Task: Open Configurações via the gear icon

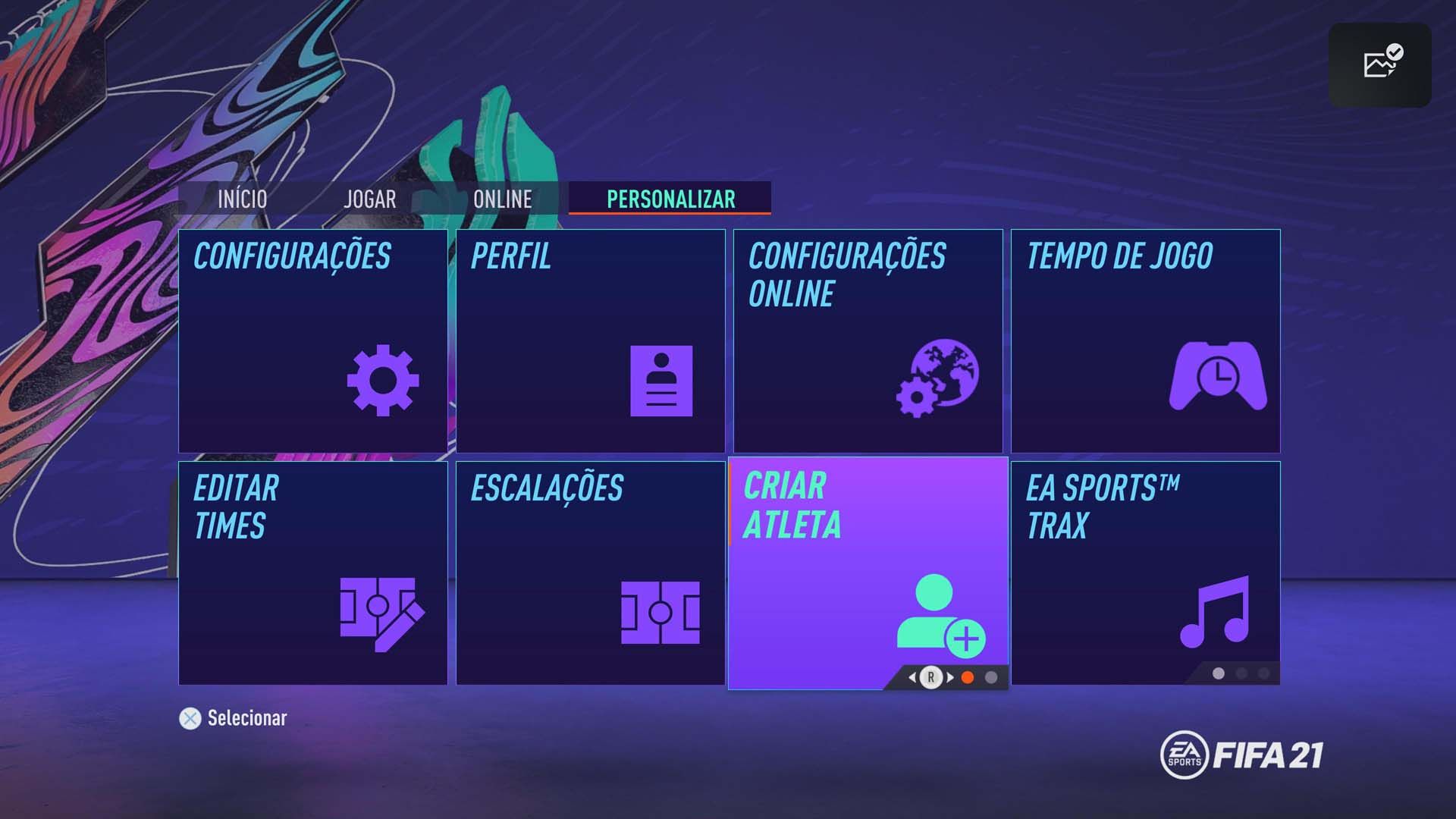Action: click(x=385, y=381)
